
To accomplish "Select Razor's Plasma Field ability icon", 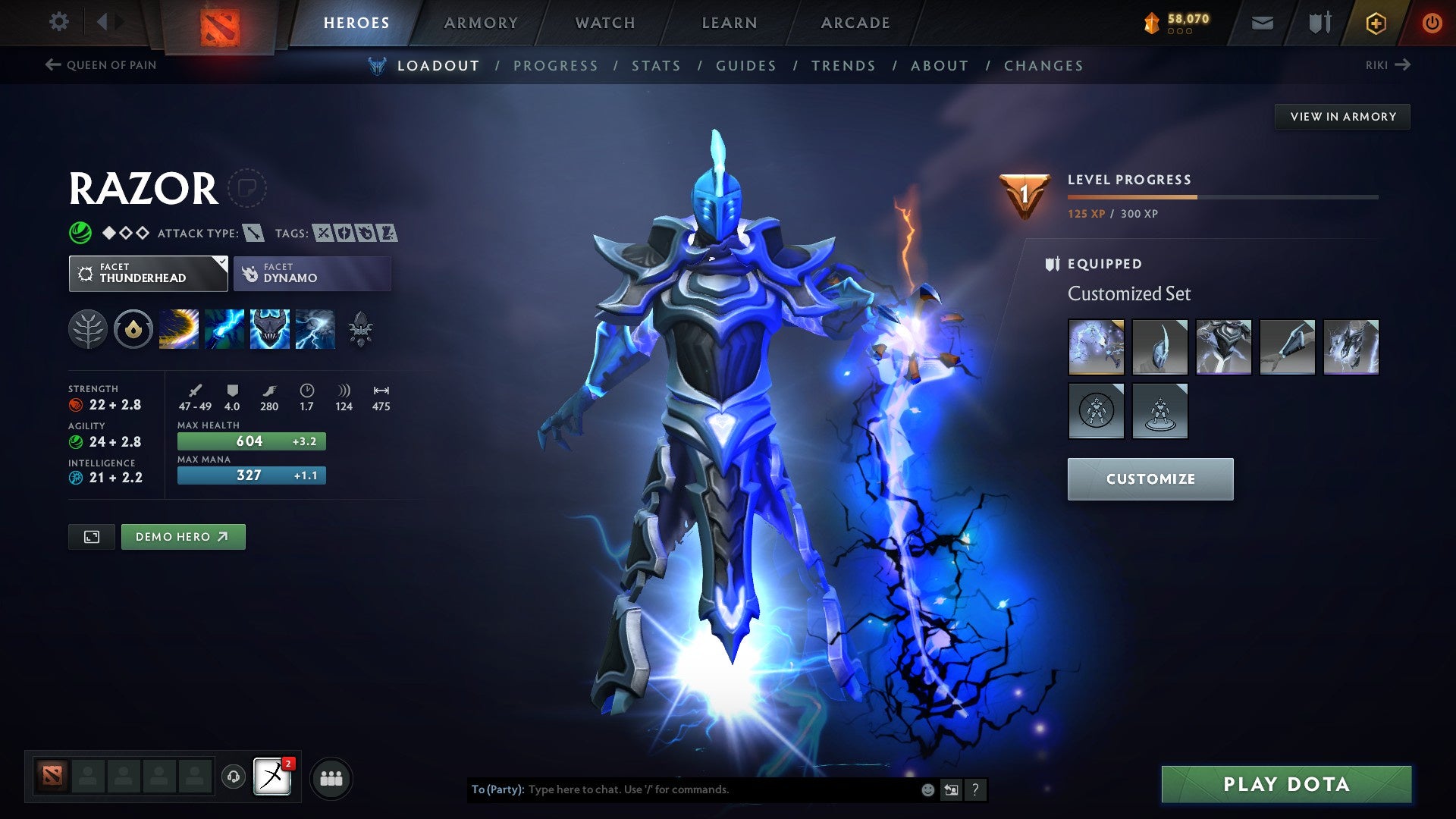I will 179,329.
